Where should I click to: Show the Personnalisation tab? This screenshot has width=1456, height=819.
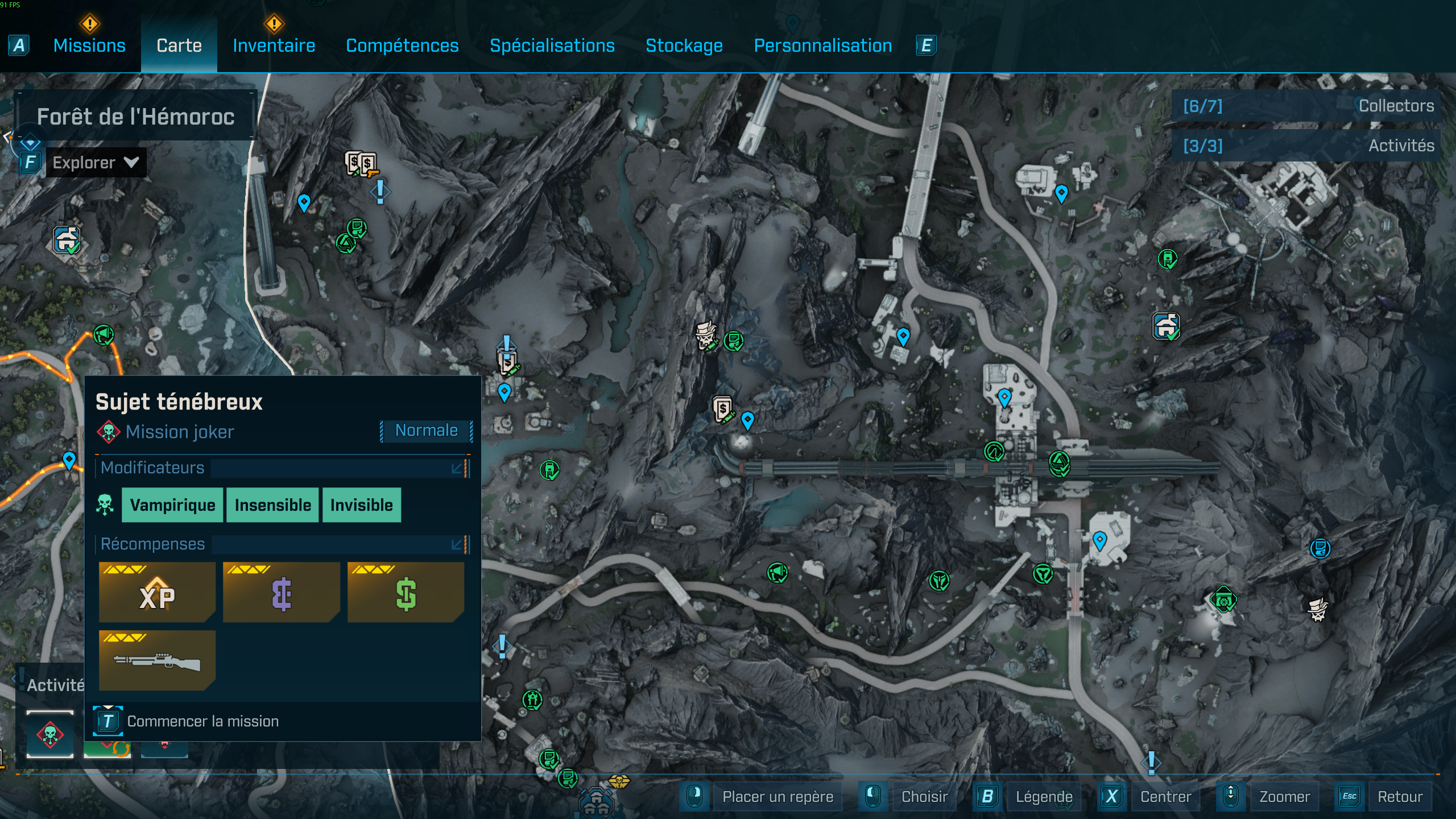click(x=822, y=45)
